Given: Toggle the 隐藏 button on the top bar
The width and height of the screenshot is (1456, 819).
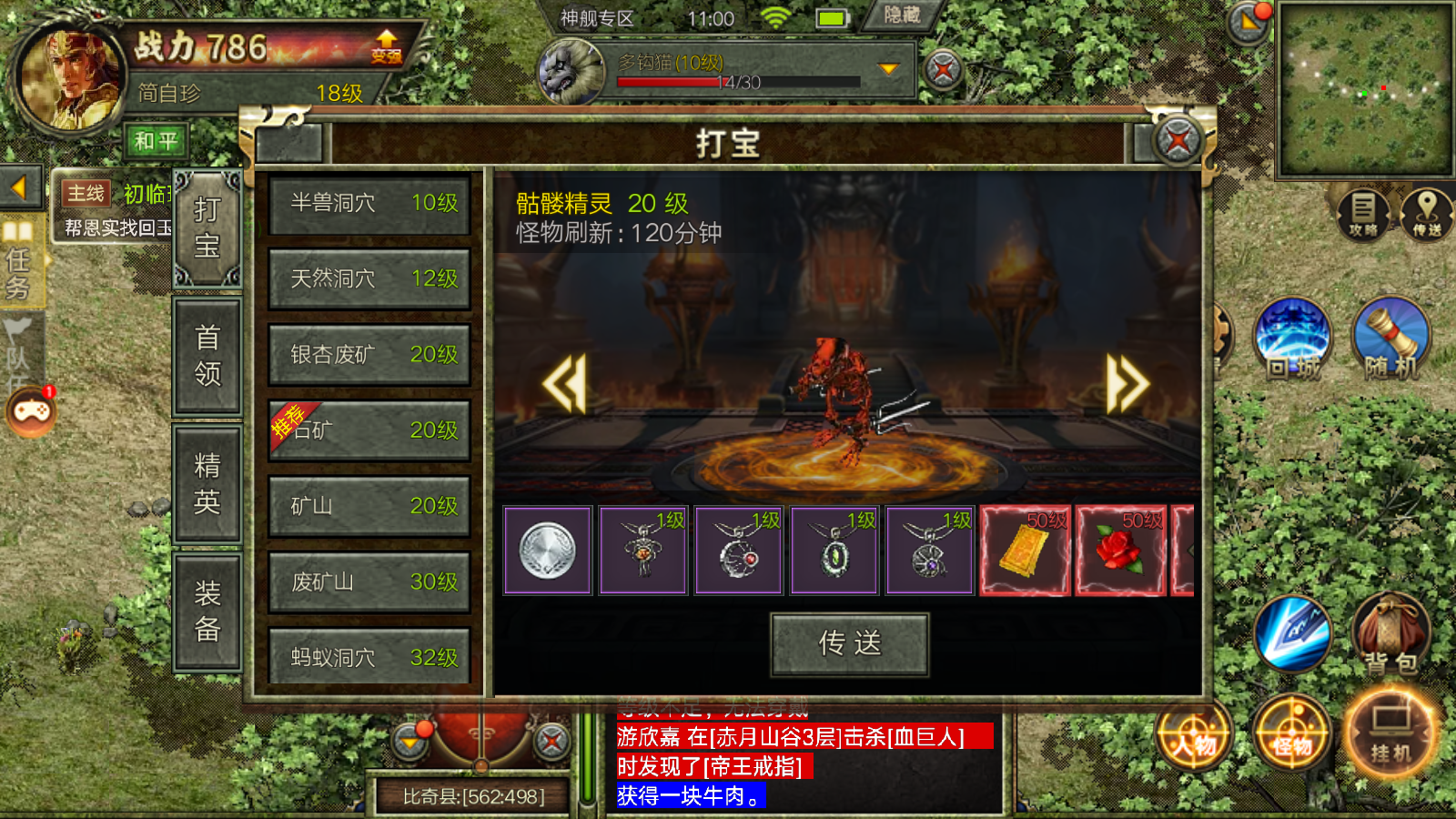Looking at the screenshot, I should coord(901,15).
